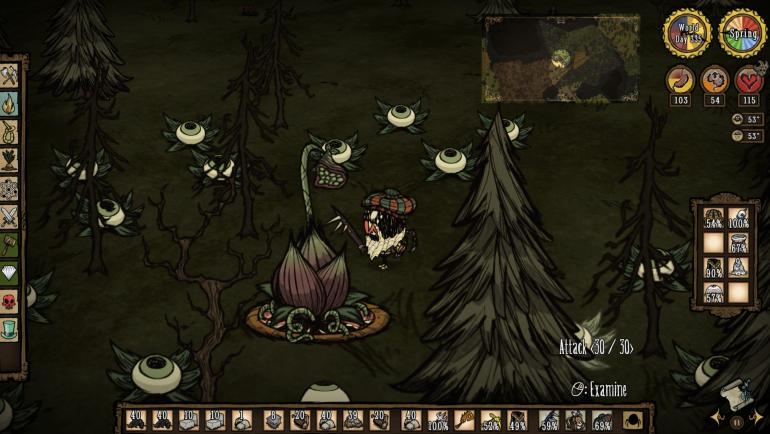The height and width of the screenshot is (434, 770).
Task: Open the Fire crafting tab
Action: [11, 104]
